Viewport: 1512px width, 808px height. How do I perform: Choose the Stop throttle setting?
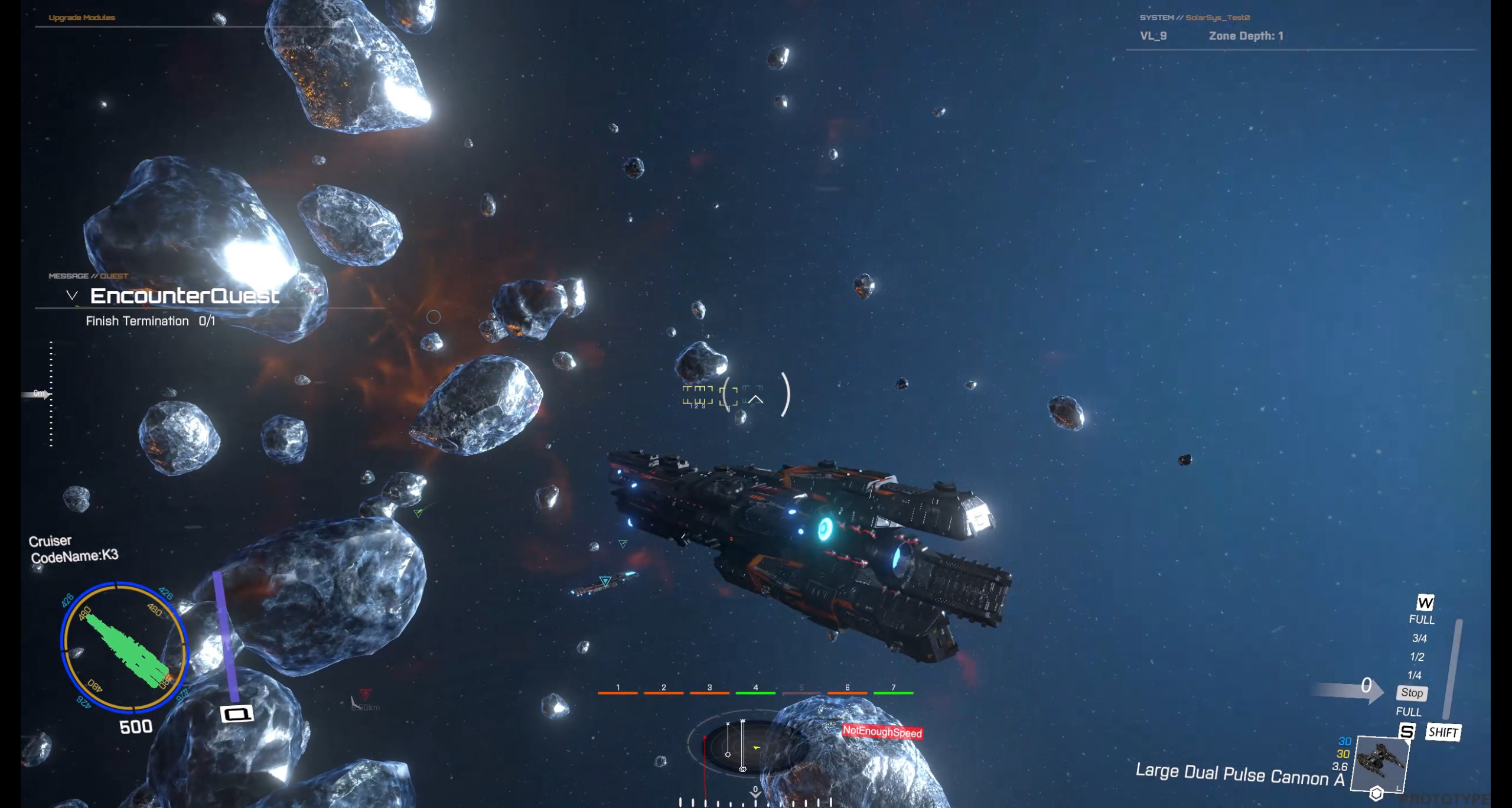1412,693
